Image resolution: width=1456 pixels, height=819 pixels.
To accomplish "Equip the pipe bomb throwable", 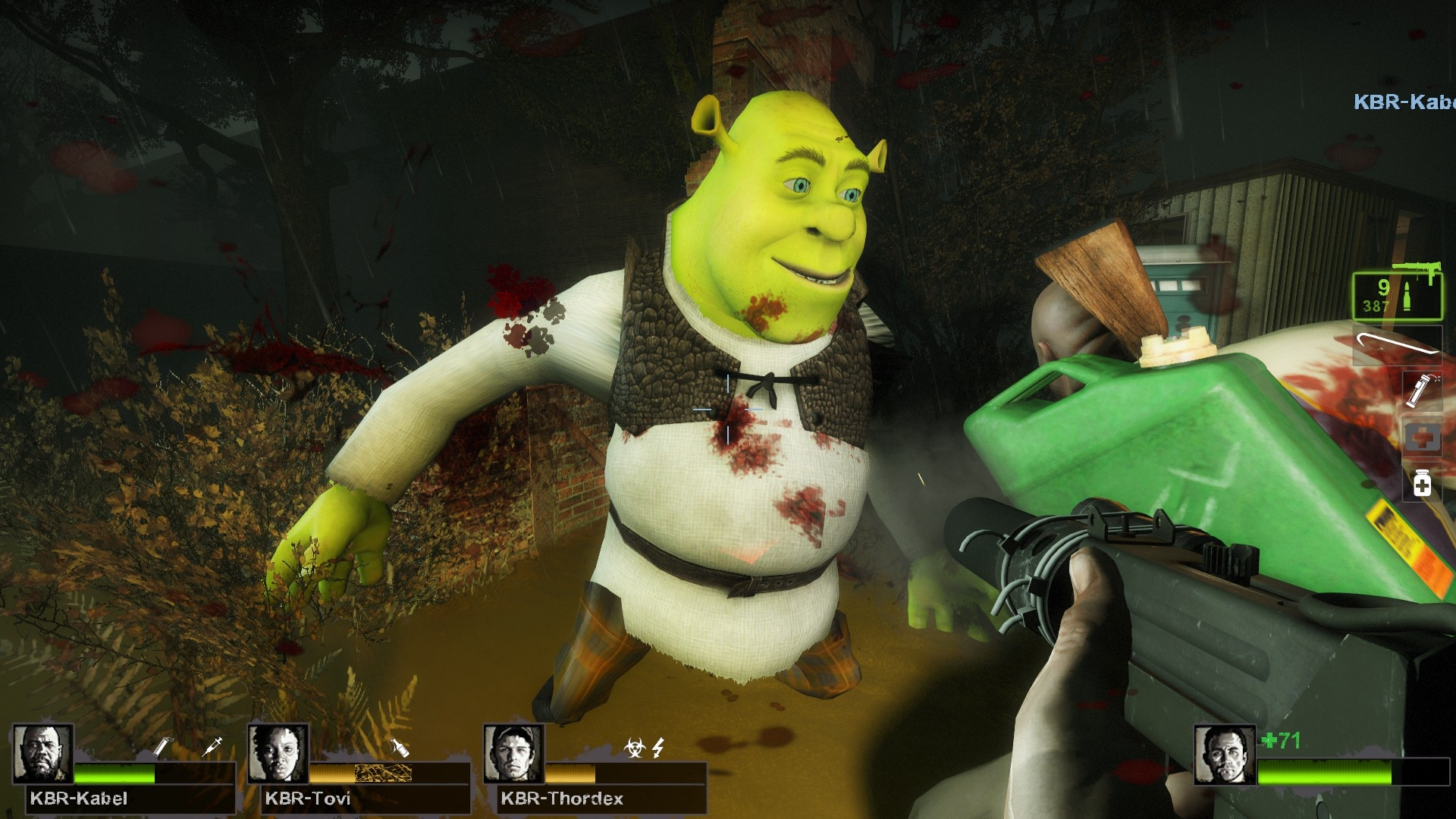I will [x=1421, y=391].
